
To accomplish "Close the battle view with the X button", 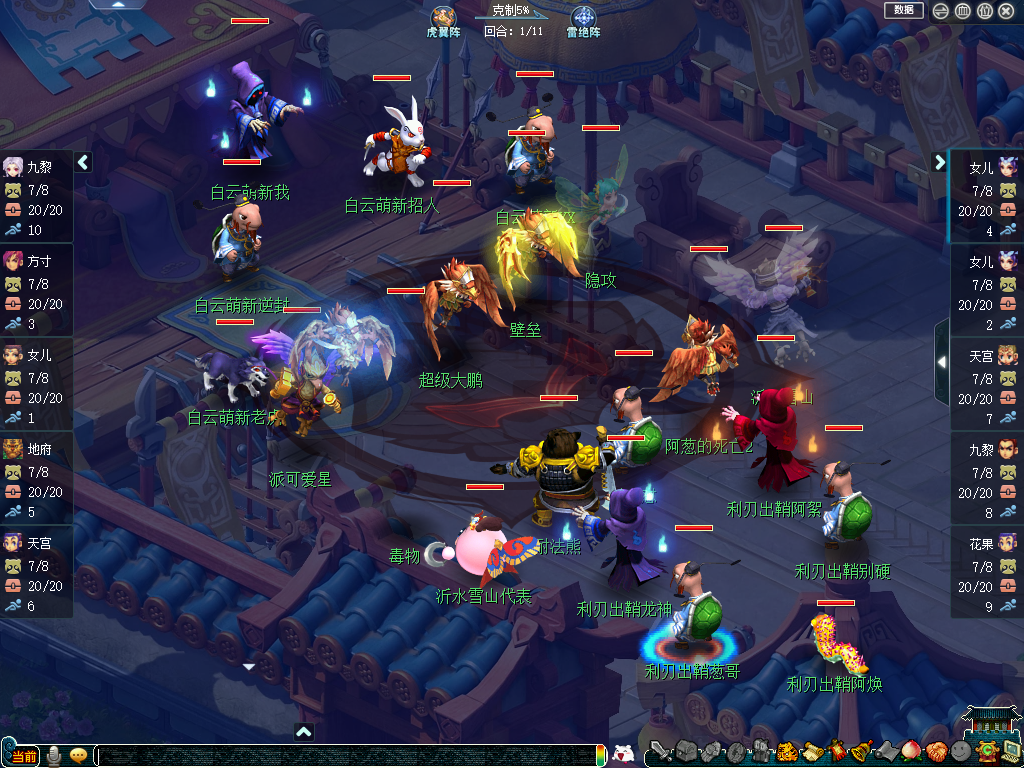I will [1006, 11].
